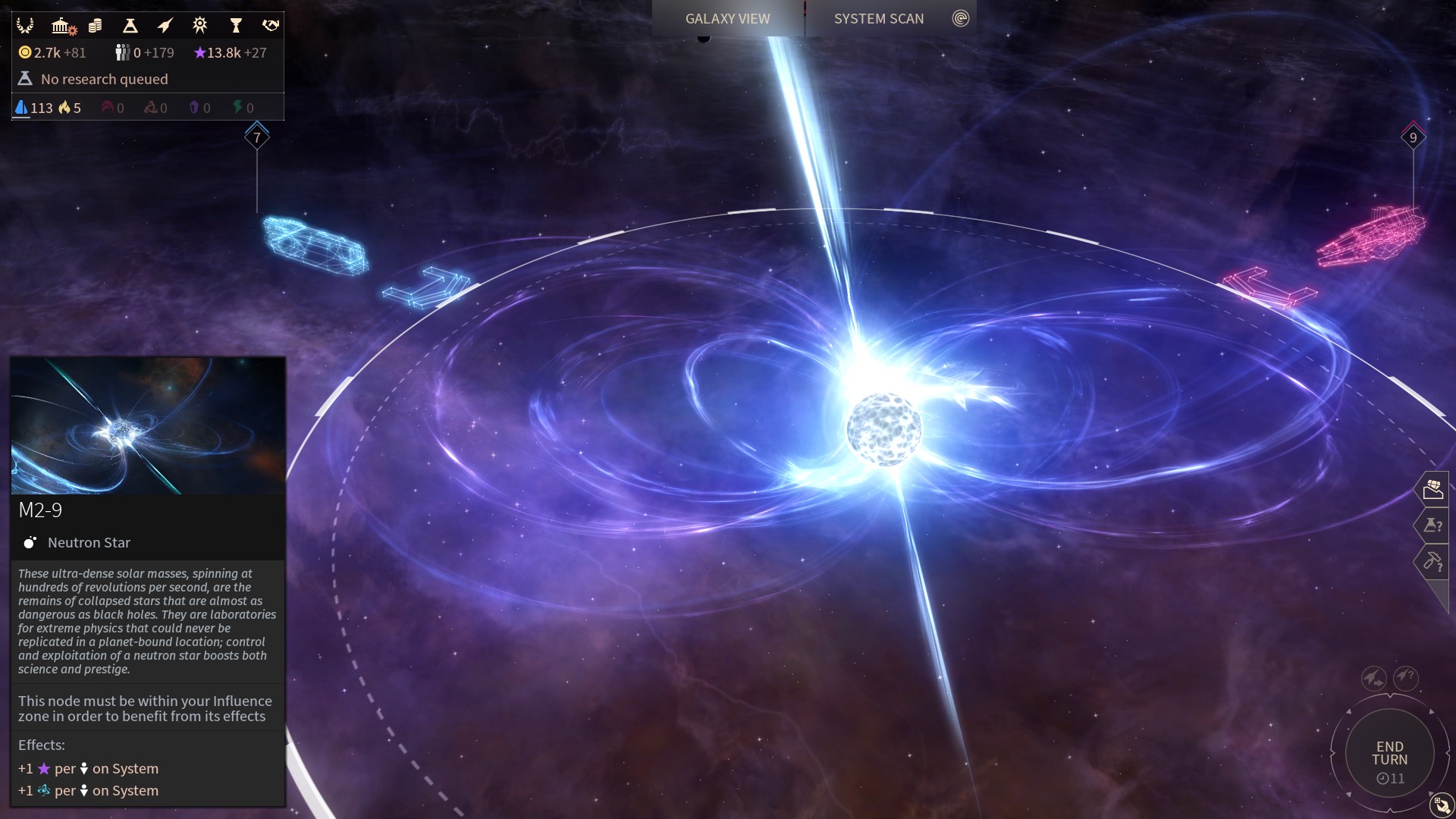Expand the red fleet marker labeled 9
1456x819 pixels.
point(1412,138)
